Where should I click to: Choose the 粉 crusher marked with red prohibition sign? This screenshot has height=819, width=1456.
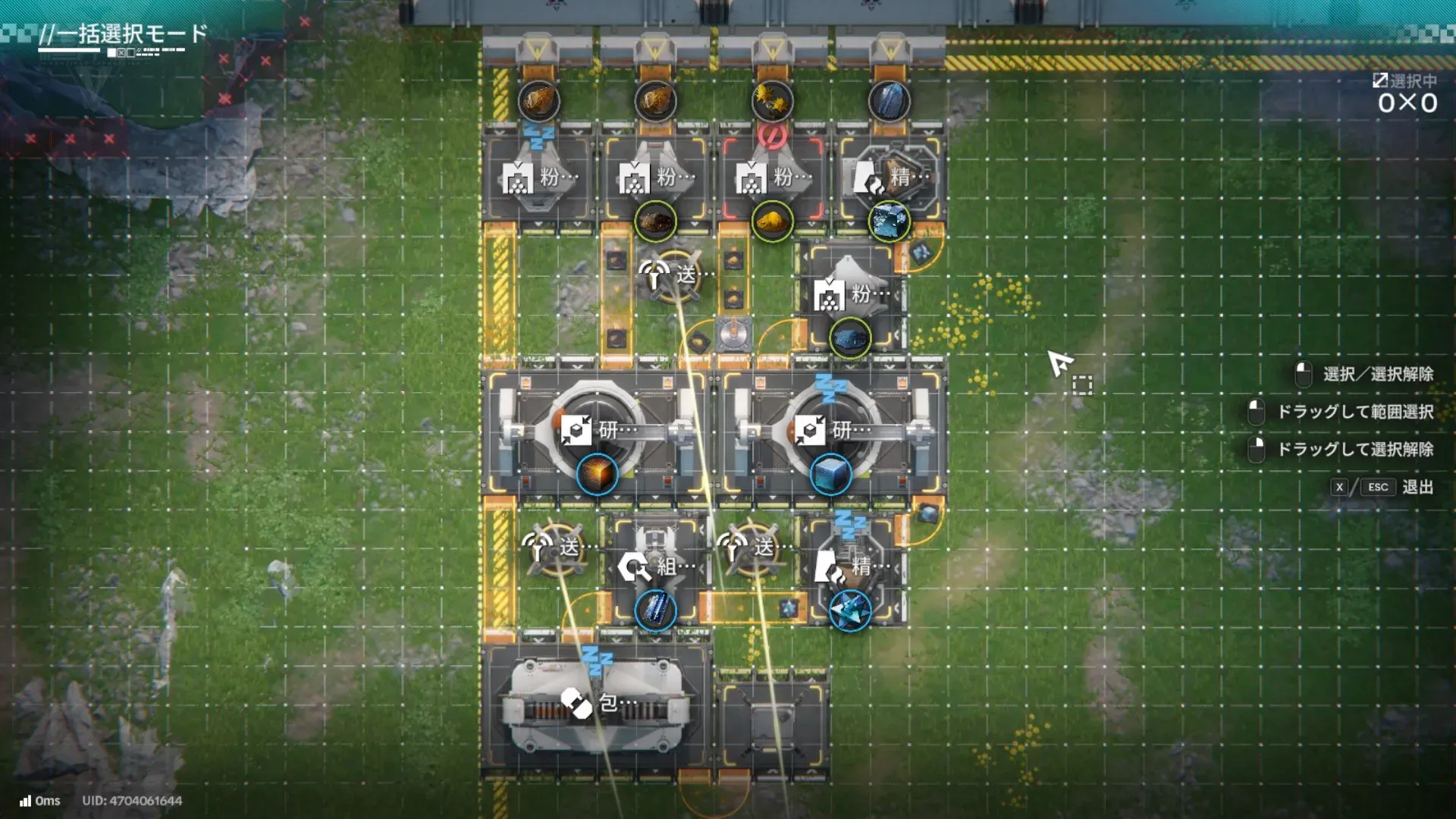pos(772,177)
